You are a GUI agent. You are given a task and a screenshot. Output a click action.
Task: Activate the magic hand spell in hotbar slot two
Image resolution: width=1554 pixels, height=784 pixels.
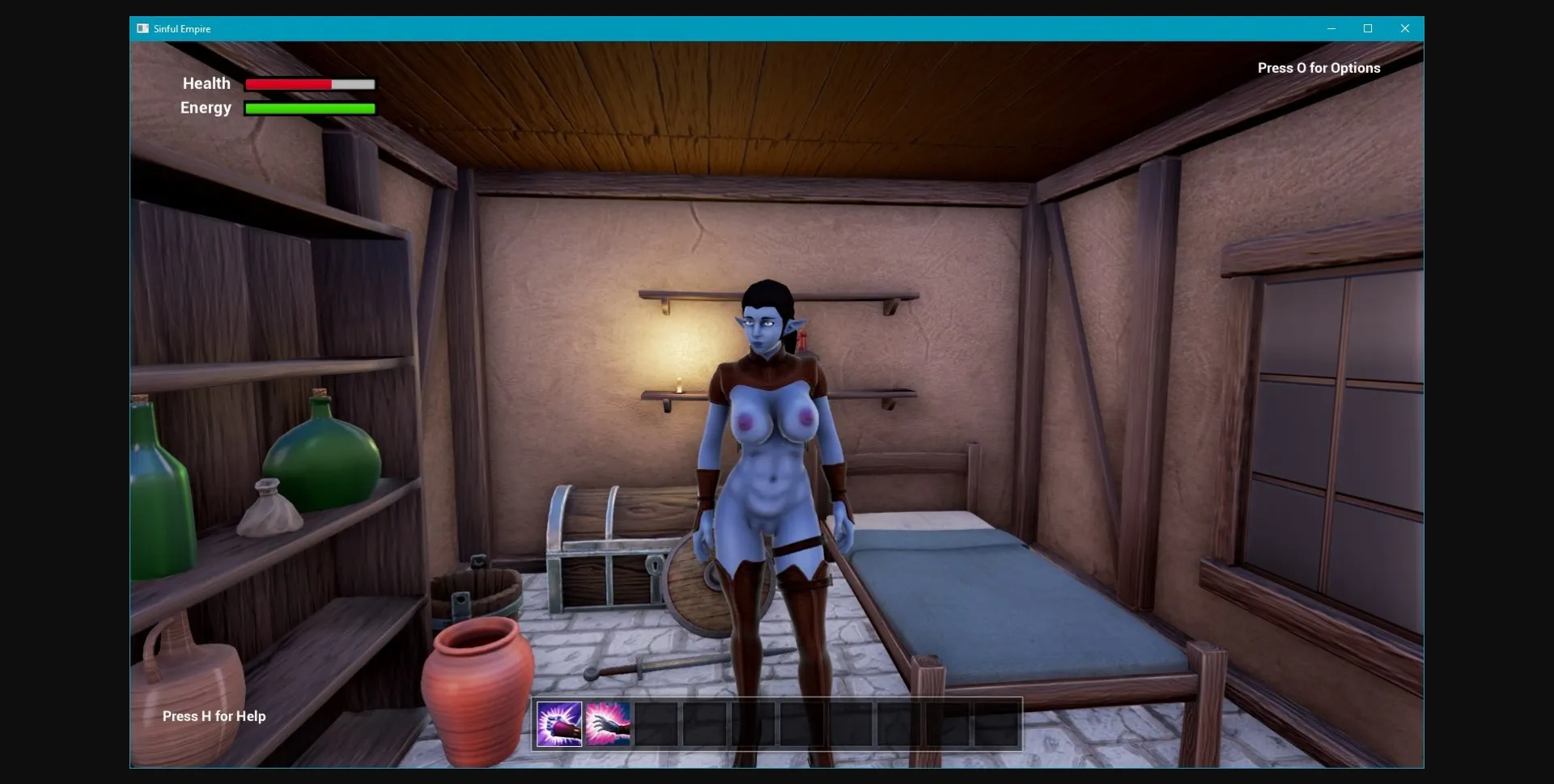[609, 724]
